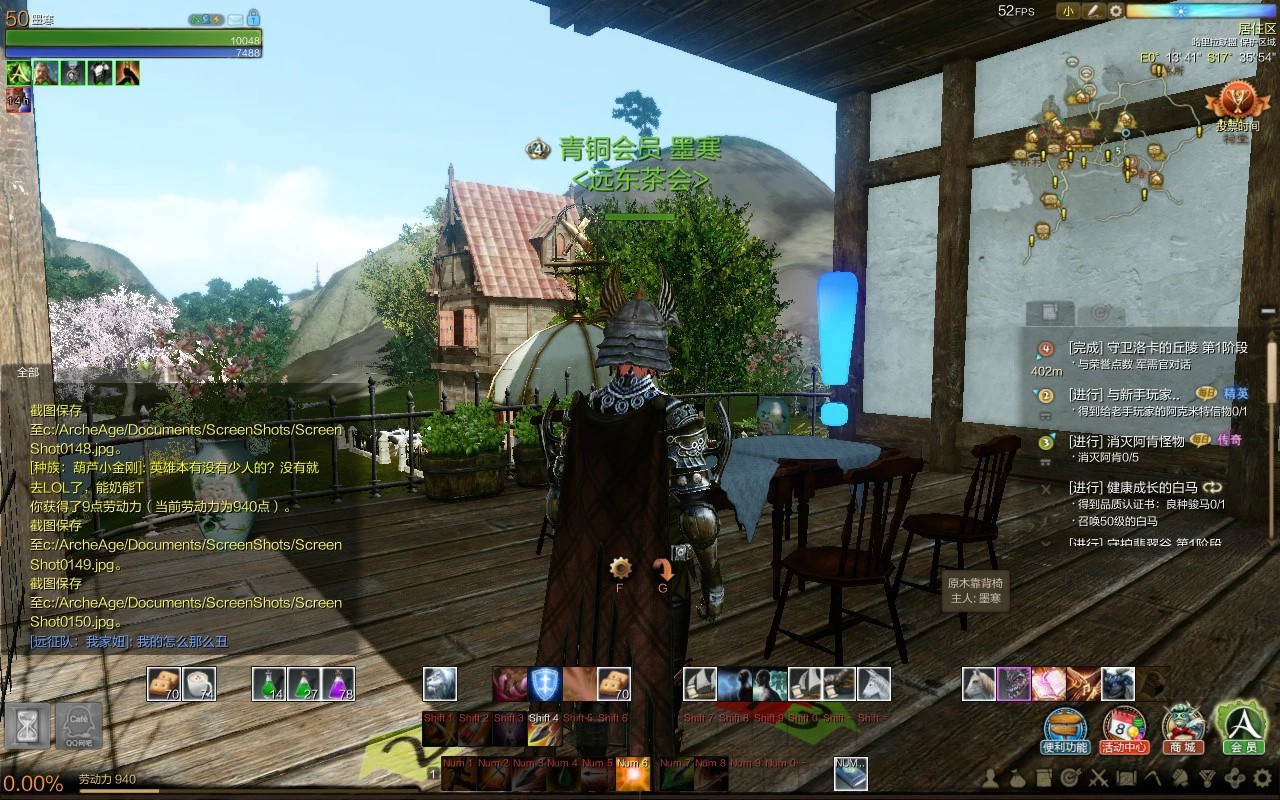Toggle map size with the 小 button
The image size is (1280, 800).
[x=1068, y=11]
